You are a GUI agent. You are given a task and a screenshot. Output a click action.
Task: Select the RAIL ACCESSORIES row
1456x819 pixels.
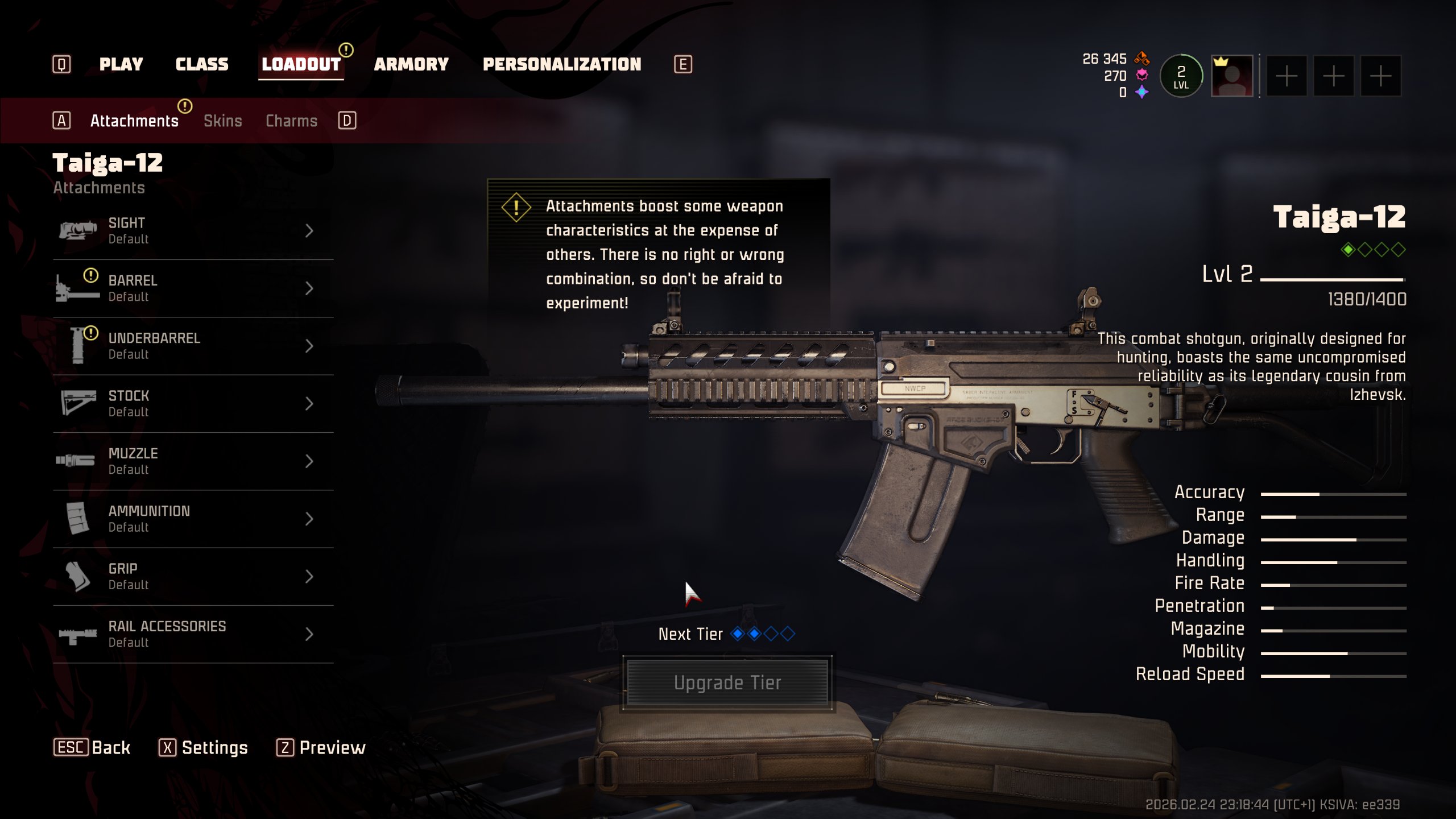tap(193, 634)
